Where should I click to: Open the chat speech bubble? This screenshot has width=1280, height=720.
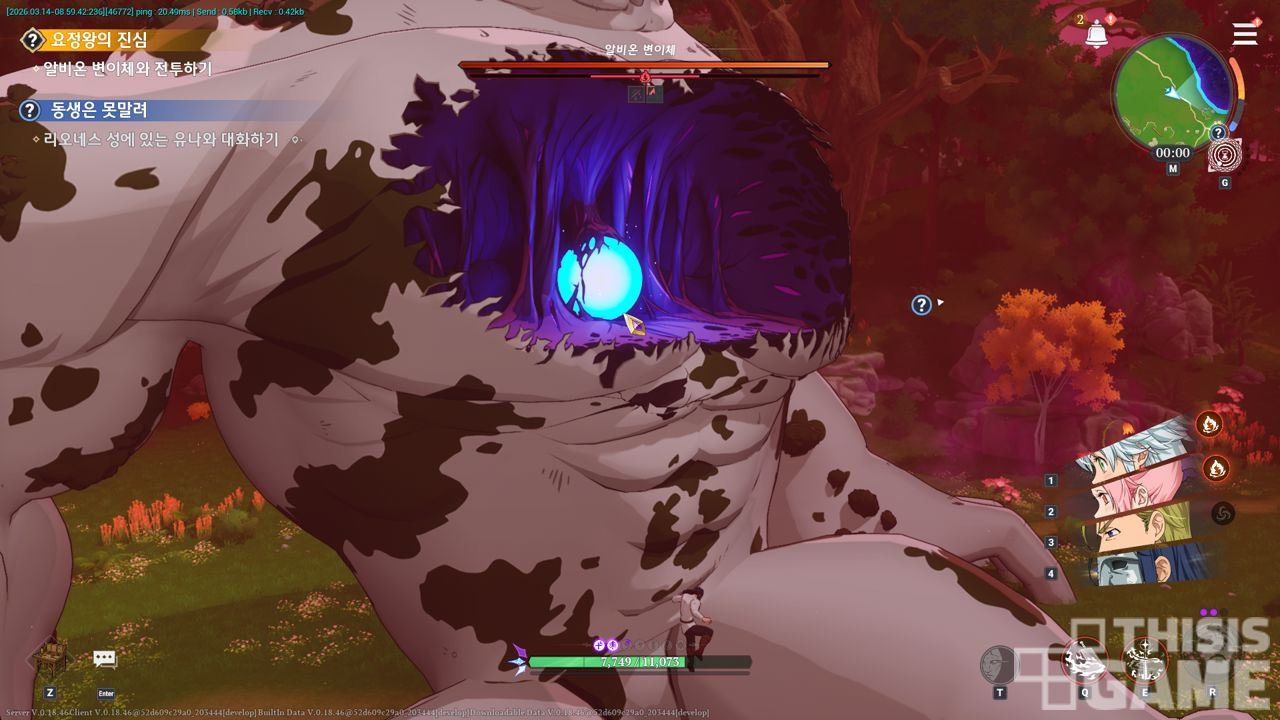coord(105,659)
